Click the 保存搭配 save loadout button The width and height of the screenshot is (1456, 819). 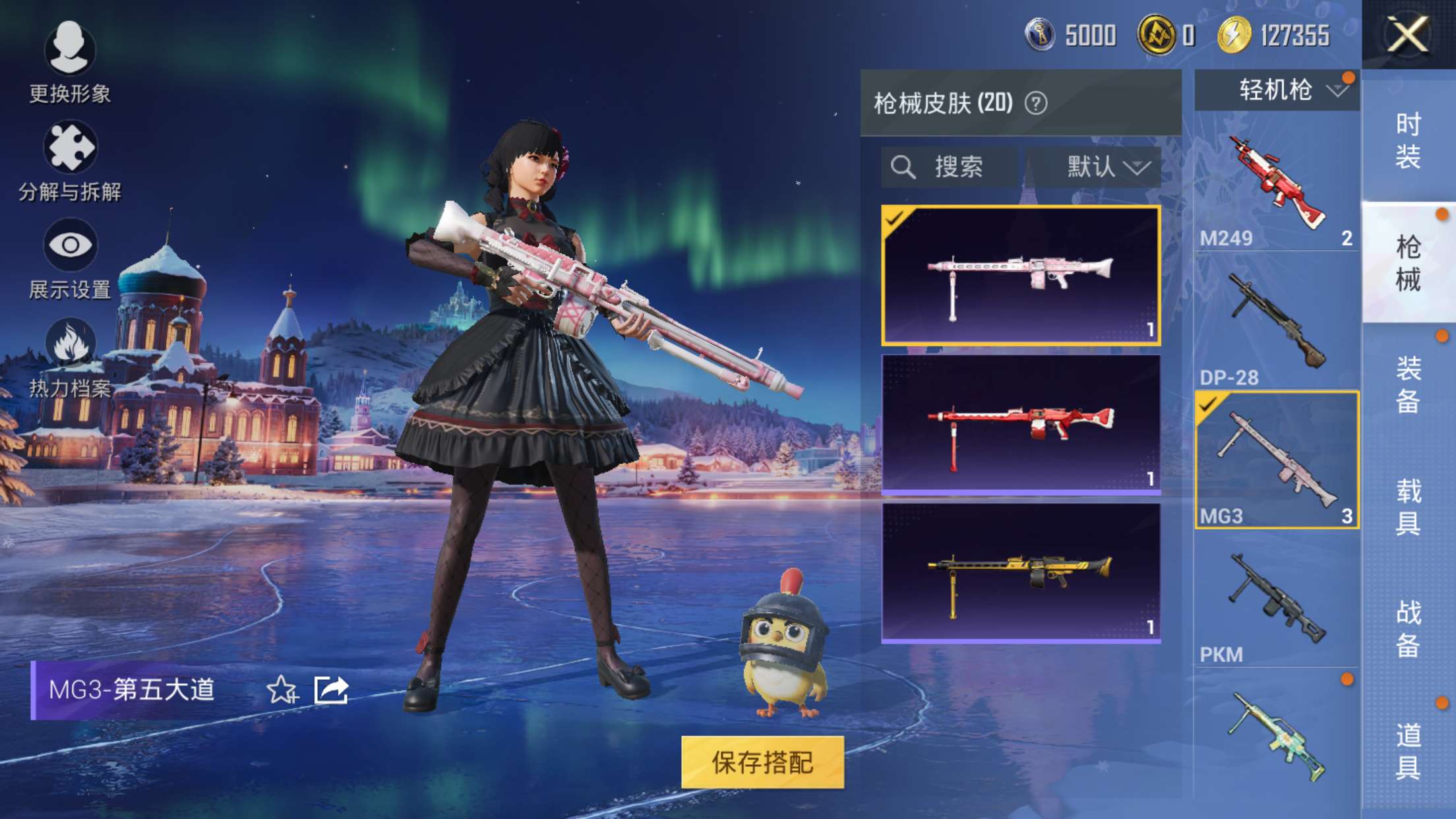click(x=762, y=762)
